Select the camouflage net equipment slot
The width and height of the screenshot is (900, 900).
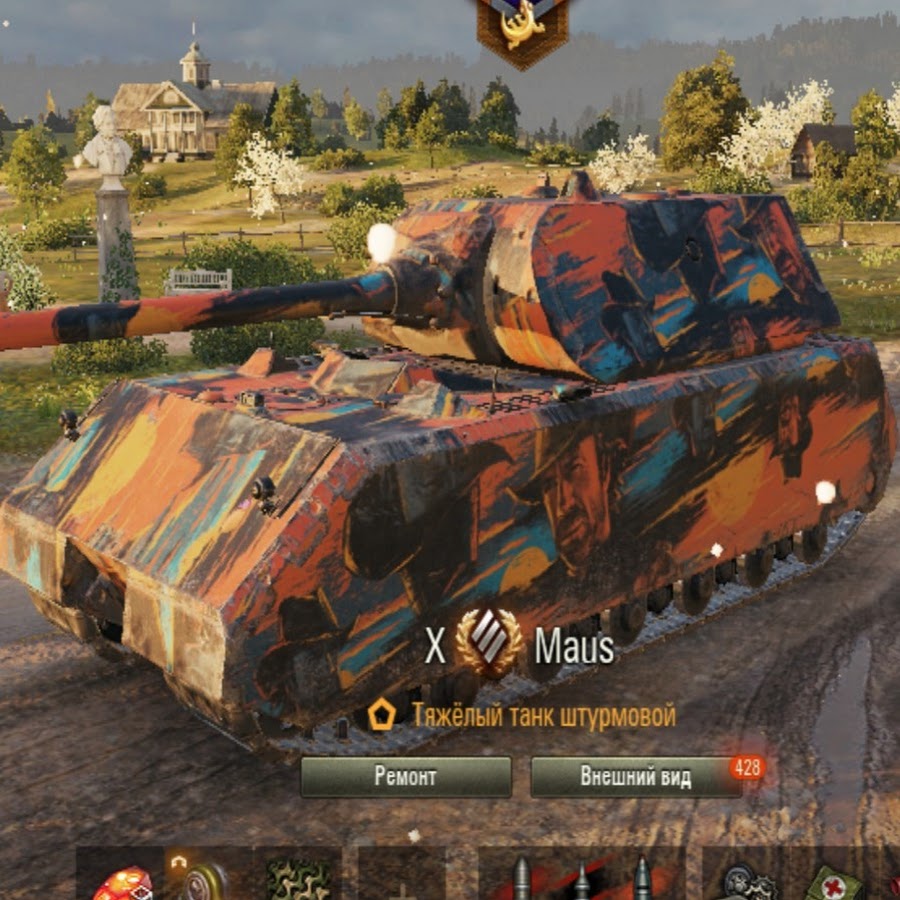coord(297,877)
